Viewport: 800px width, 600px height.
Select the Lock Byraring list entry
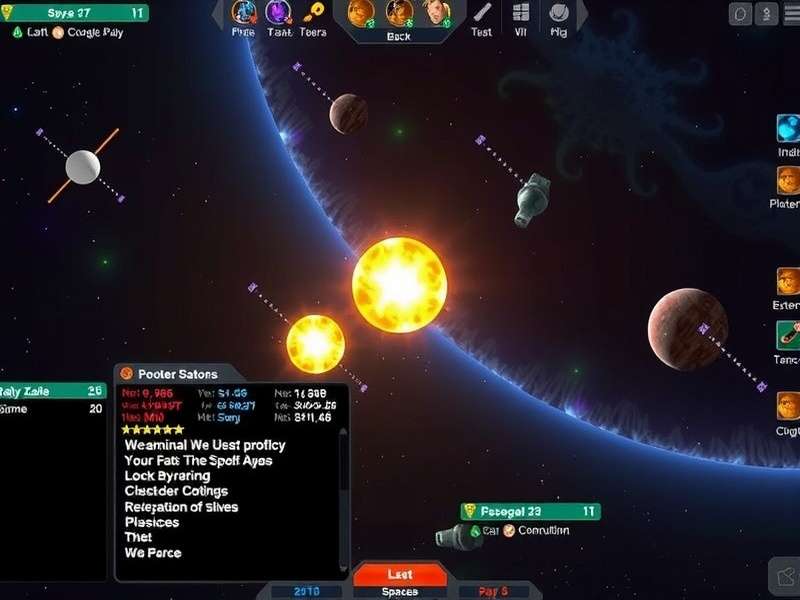pos(167,476)
